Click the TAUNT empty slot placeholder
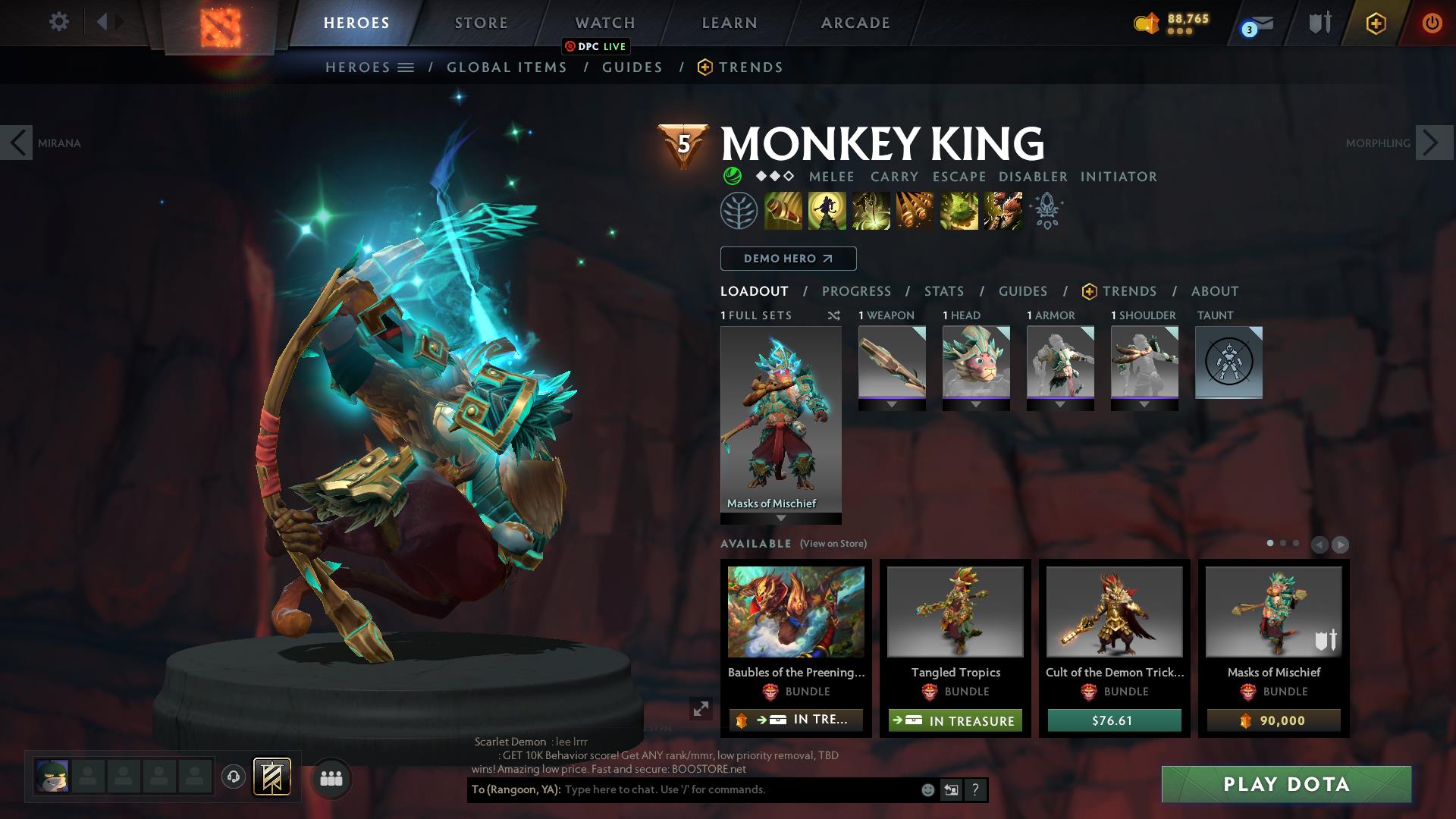The height and width of the screenshot is (819, 1456). pyautogui.click(x=1228, y=363)
